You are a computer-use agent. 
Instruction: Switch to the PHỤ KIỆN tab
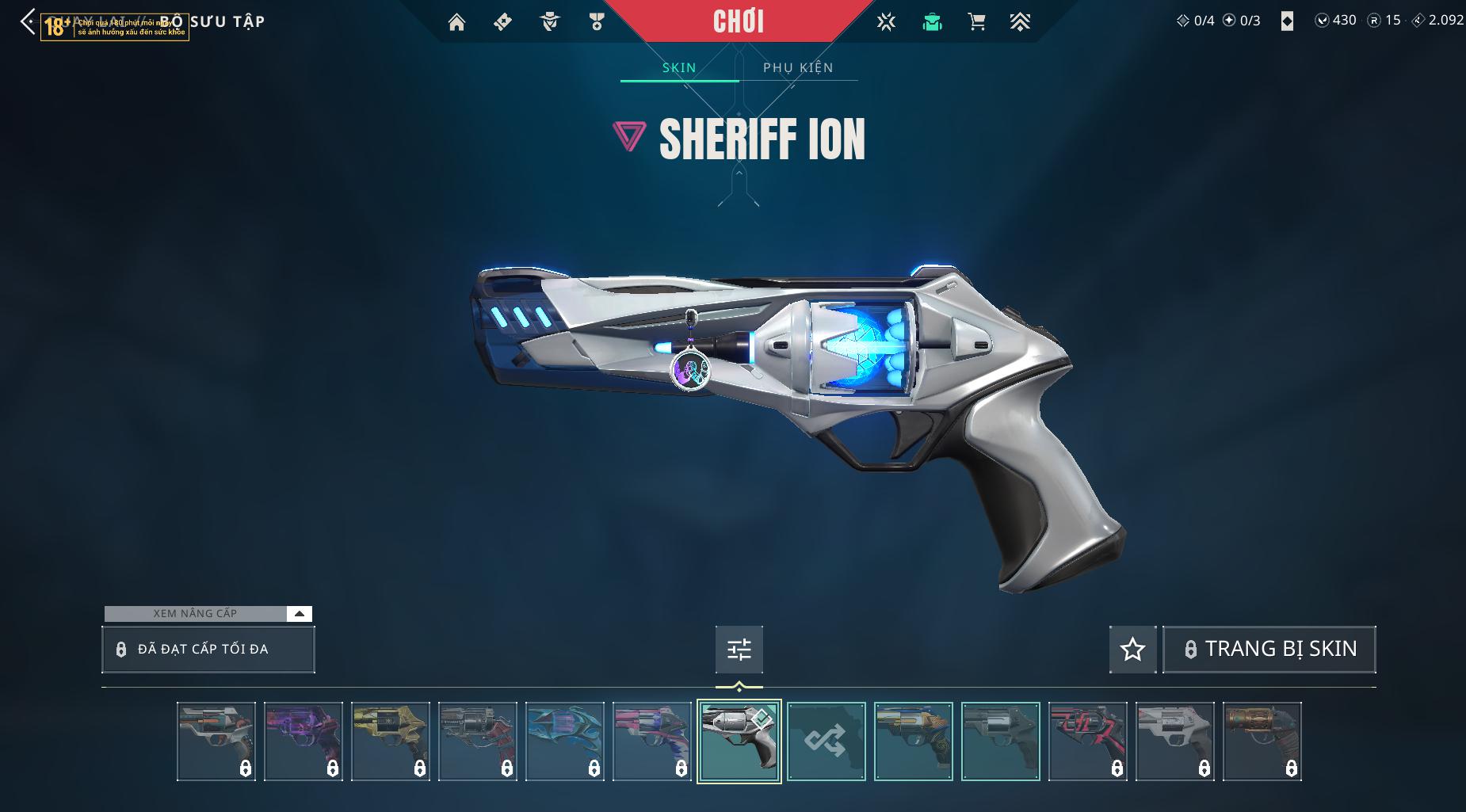798,67
